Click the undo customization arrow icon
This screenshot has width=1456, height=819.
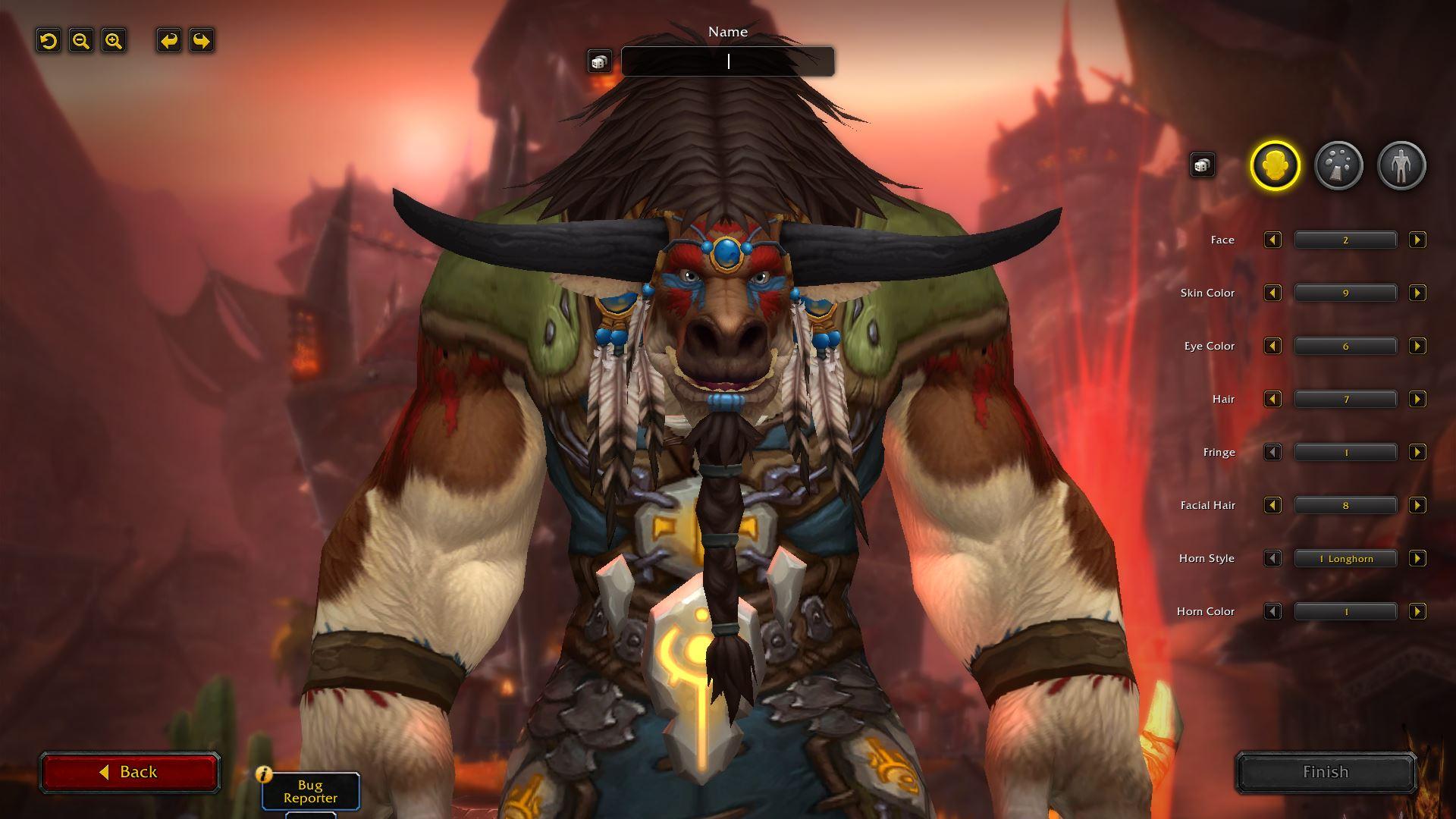(x=49, y=42)
